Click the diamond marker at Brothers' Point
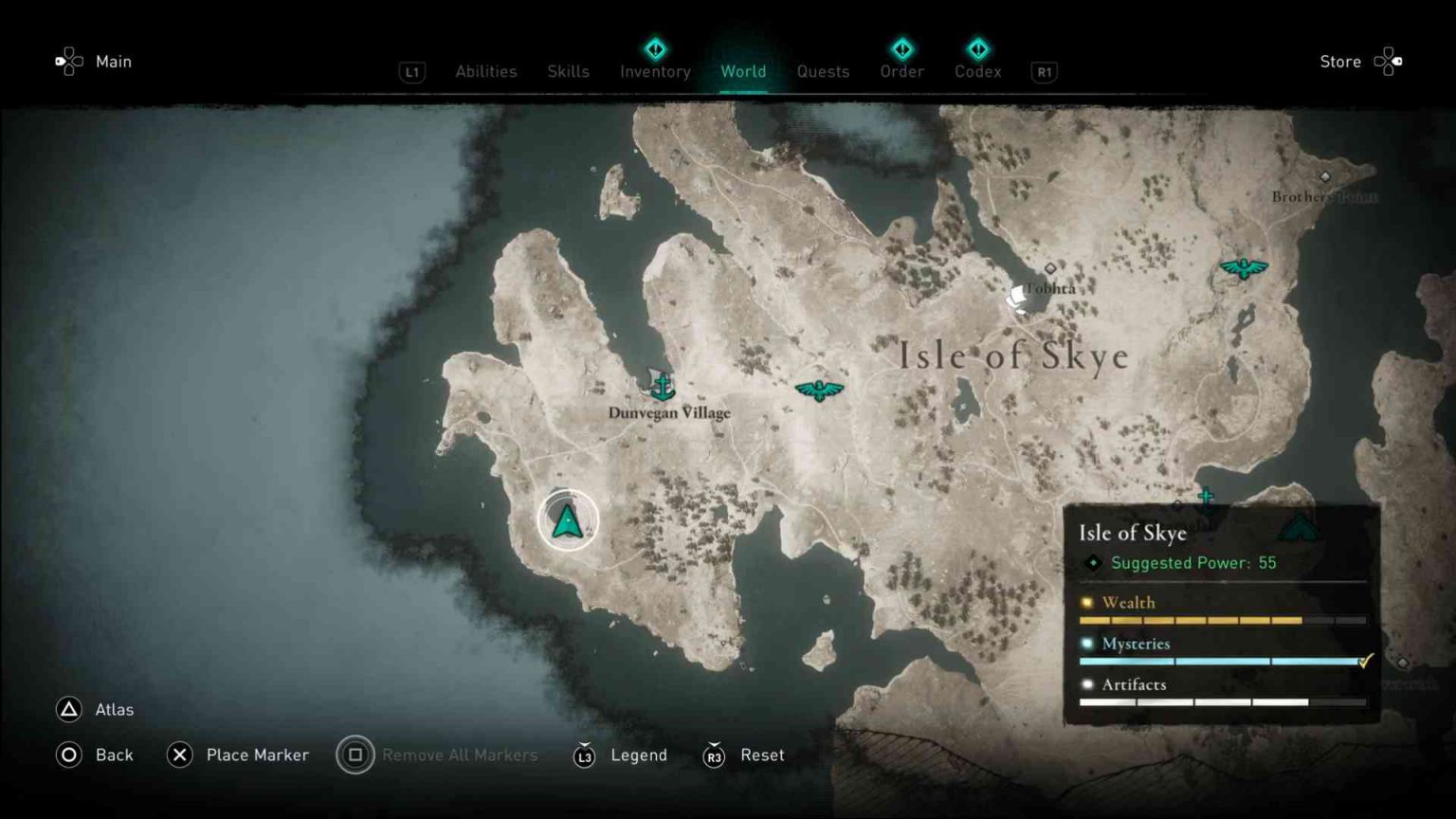The image size is (1456, 819). click(1324, 175)
